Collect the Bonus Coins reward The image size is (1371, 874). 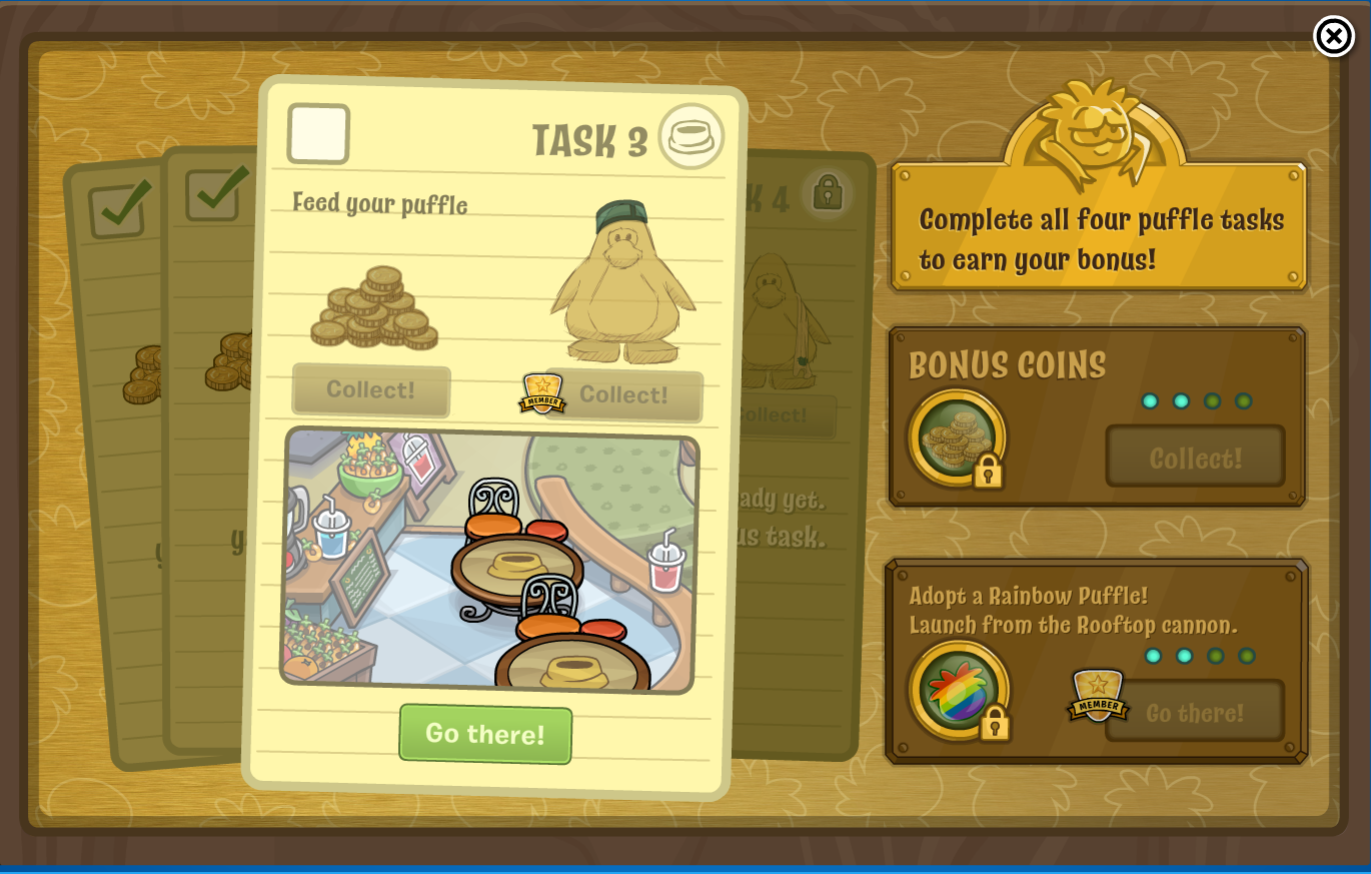pyautogui.click(x=1195, y=458)
